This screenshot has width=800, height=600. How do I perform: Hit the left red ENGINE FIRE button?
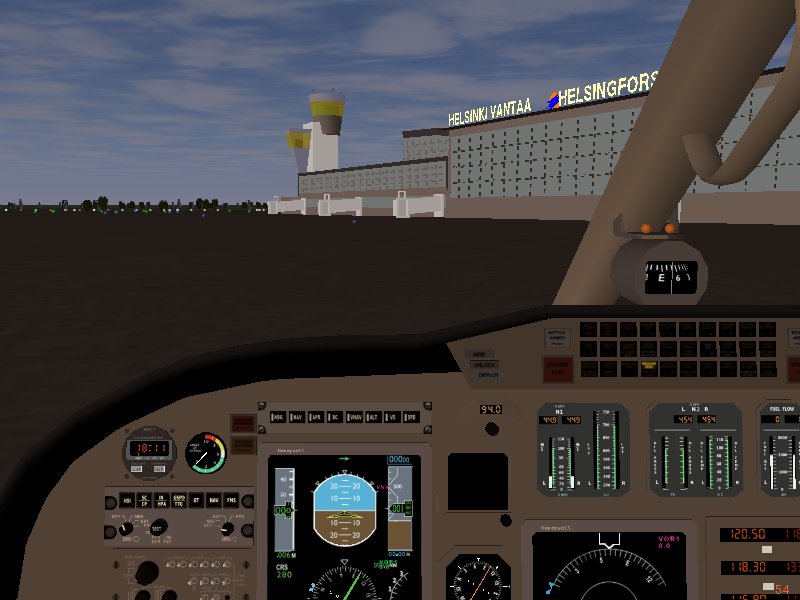[557, 369]
